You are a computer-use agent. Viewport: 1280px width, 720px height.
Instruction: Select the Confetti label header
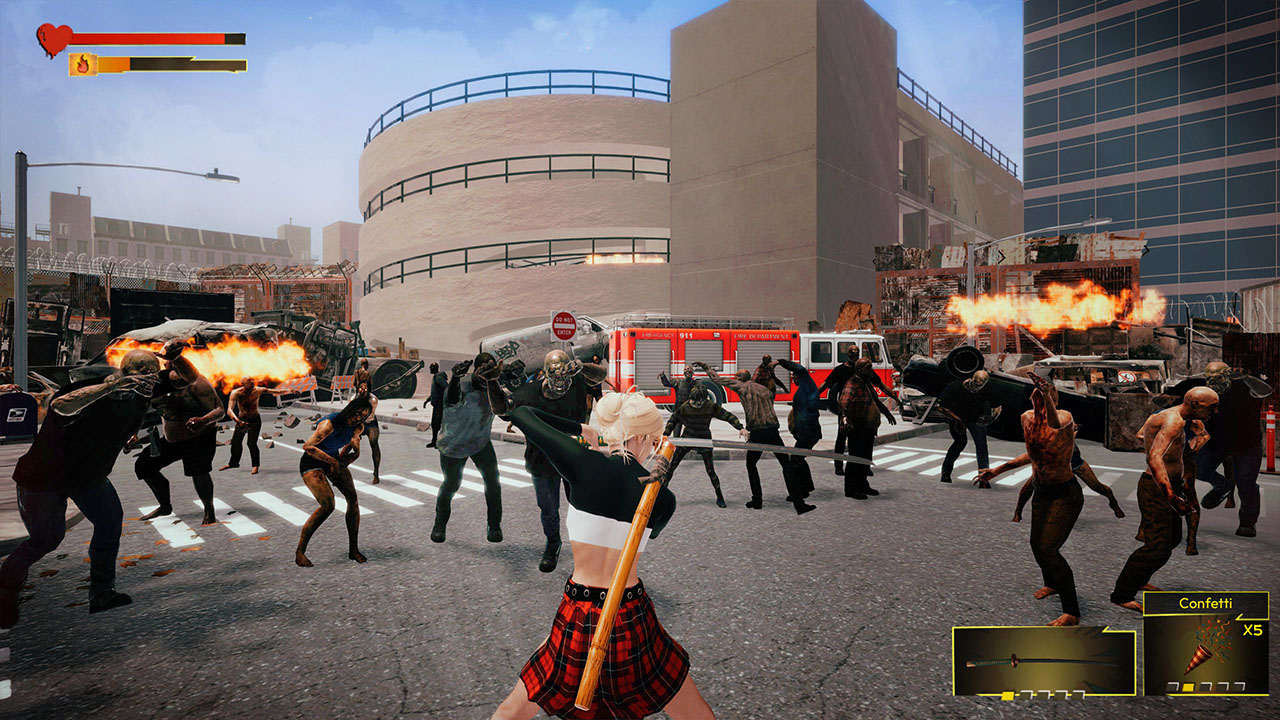tap(1206, 603)
